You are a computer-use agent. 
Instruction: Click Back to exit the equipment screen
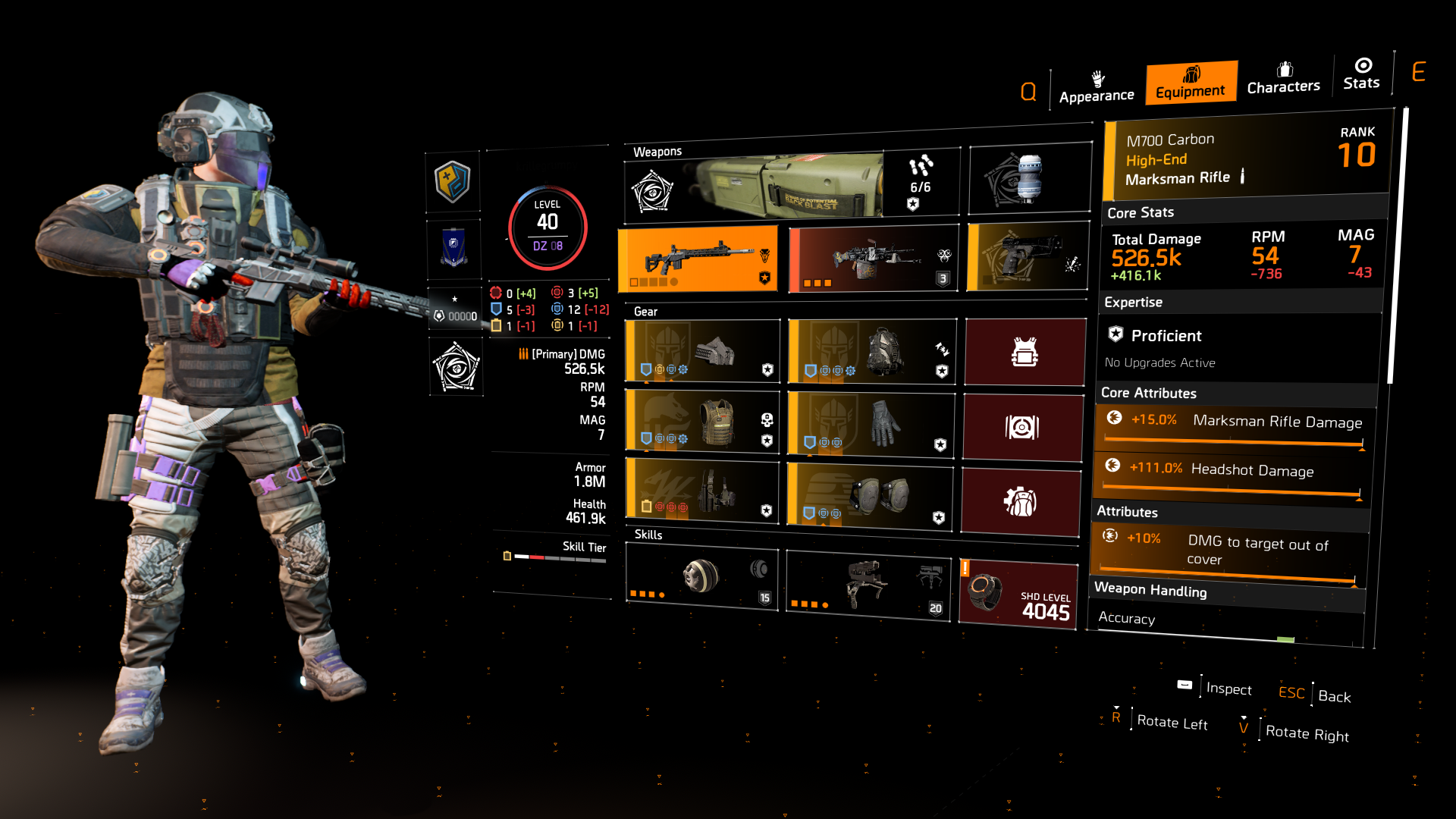[x=1333, y=696]
